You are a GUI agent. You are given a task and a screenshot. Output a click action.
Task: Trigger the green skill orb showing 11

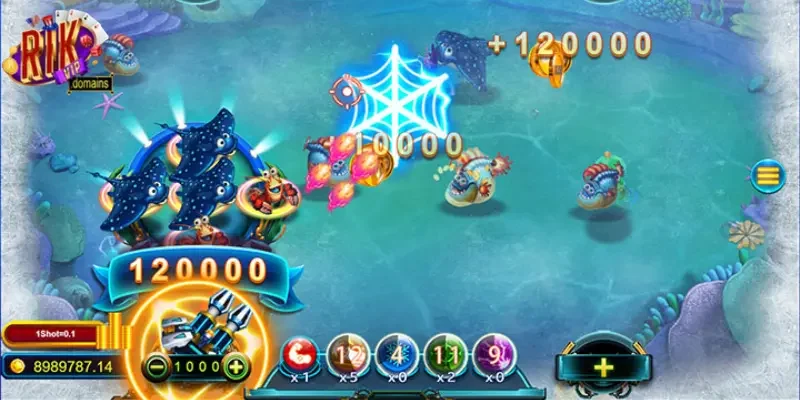click(446, 355)
